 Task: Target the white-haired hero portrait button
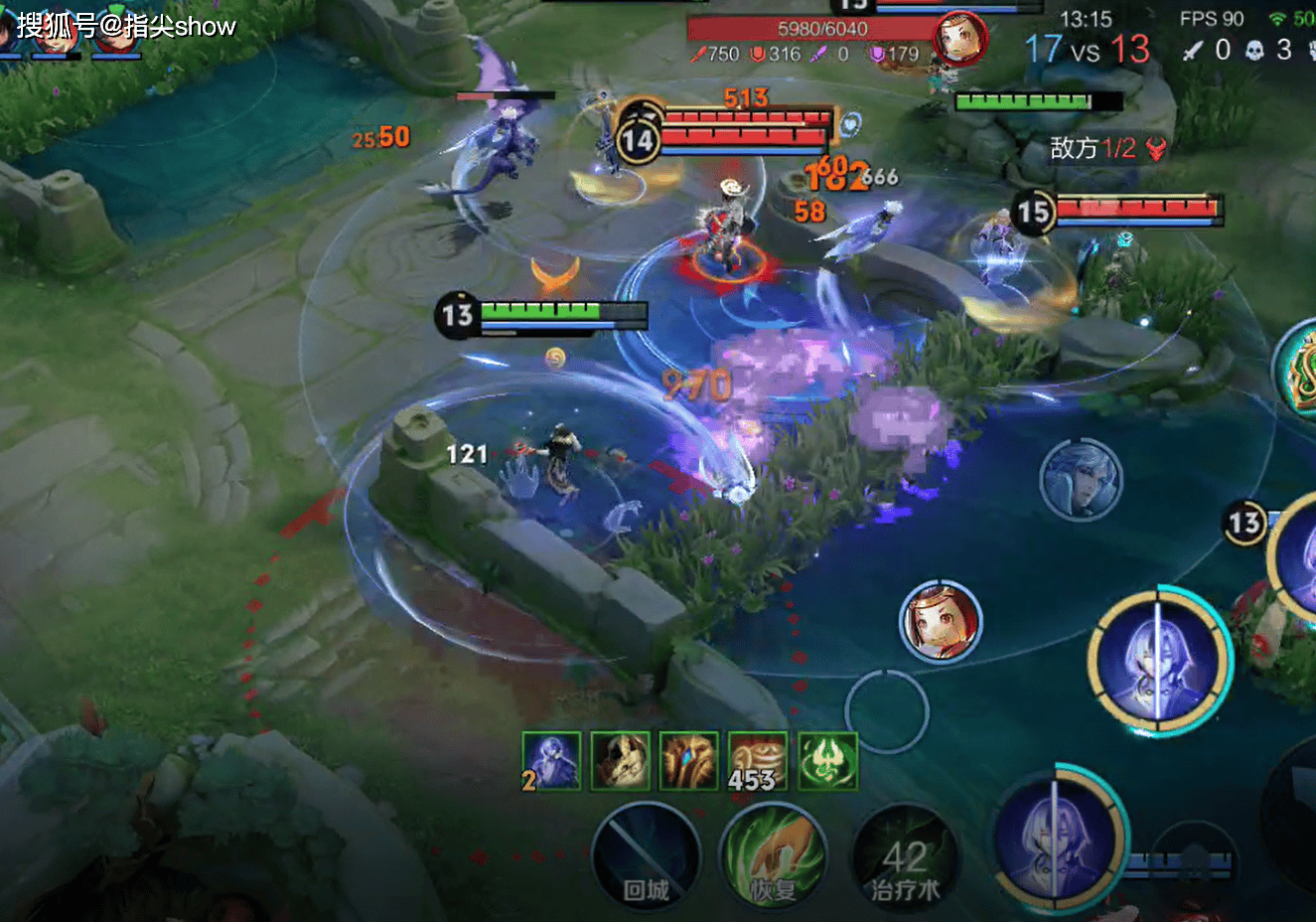click(1081, 480)
